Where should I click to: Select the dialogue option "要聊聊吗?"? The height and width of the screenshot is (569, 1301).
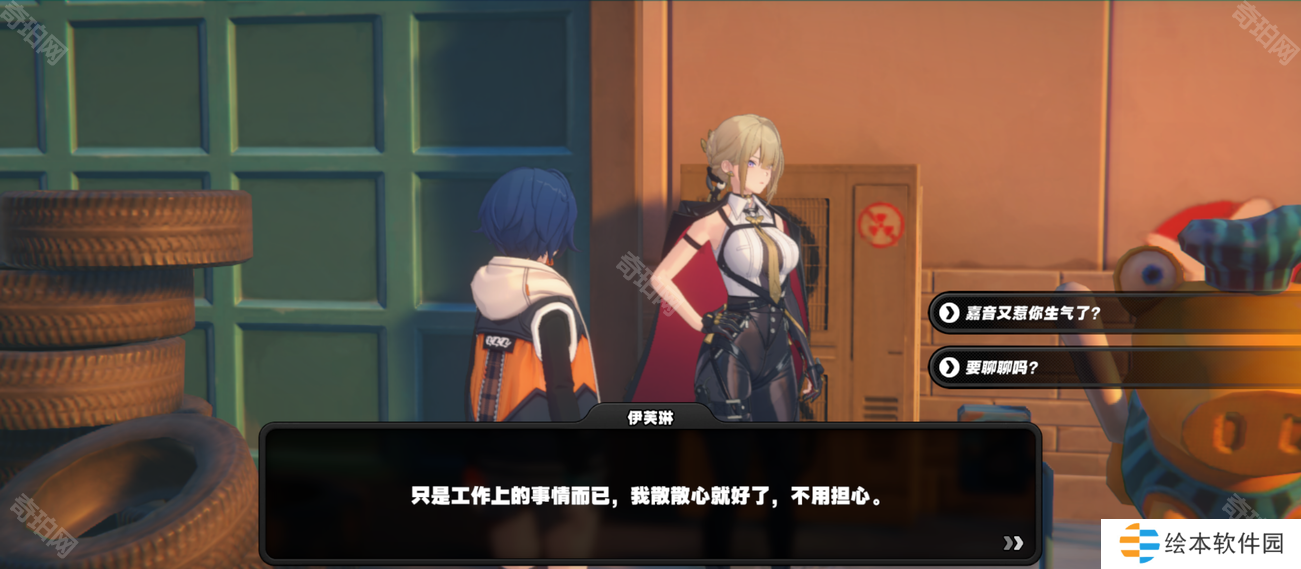1003,368
